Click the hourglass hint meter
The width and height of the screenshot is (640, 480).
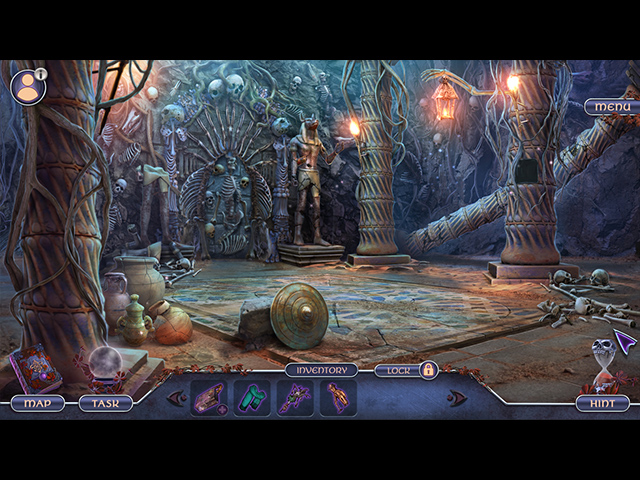[603, 363]
